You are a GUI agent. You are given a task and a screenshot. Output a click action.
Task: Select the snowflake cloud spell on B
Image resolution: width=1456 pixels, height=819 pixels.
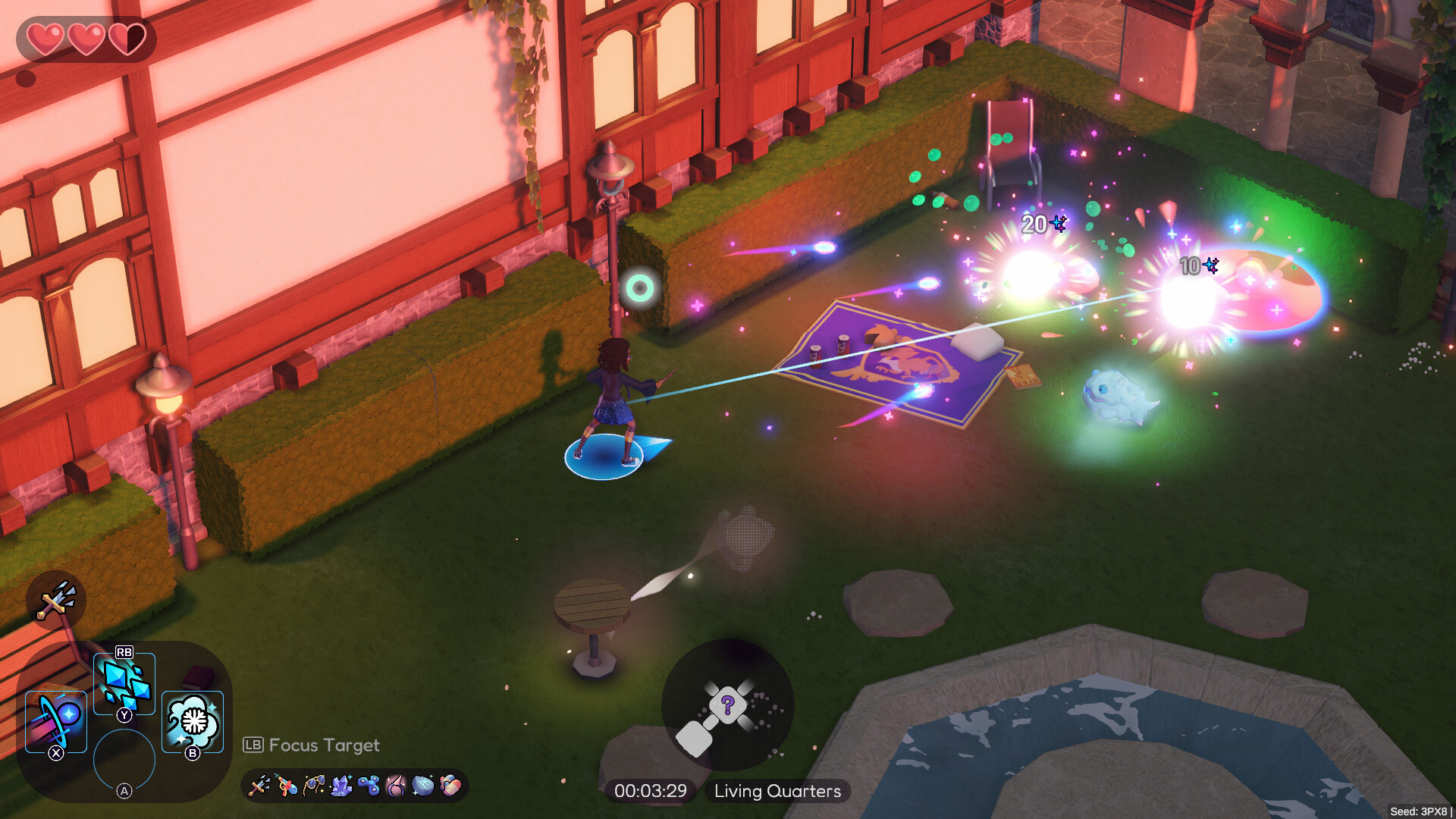(191, 721)
